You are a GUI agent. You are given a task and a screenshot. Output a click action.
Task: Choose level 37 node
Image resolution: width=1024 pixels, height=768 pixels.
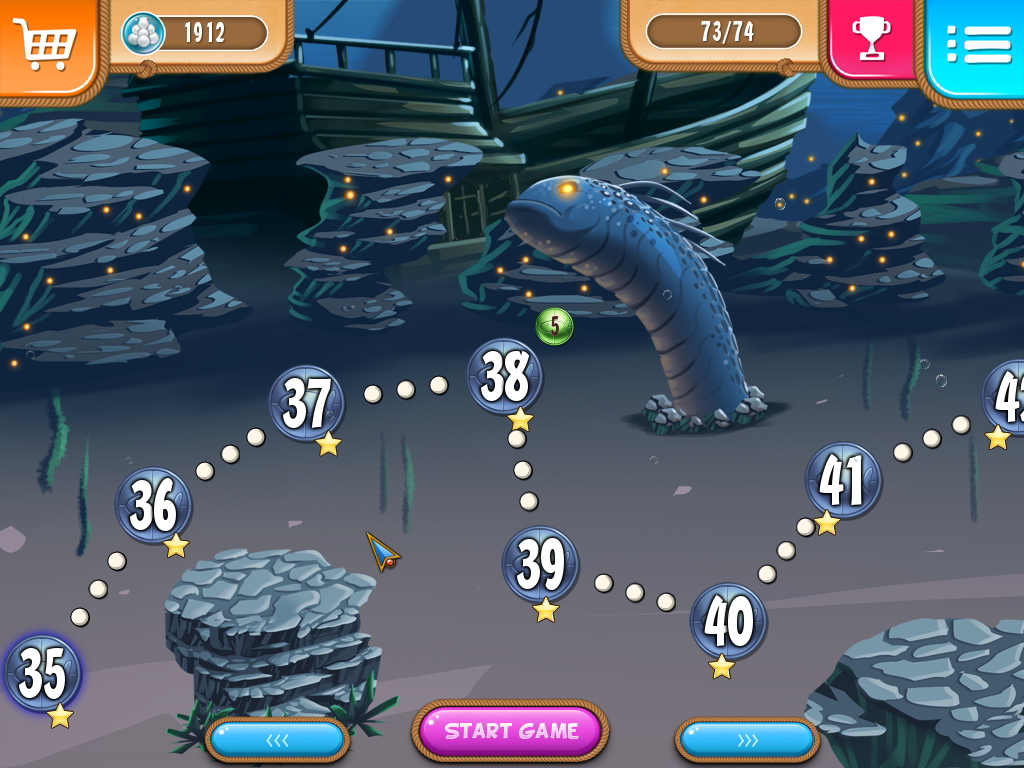click(x=306, y=403)
